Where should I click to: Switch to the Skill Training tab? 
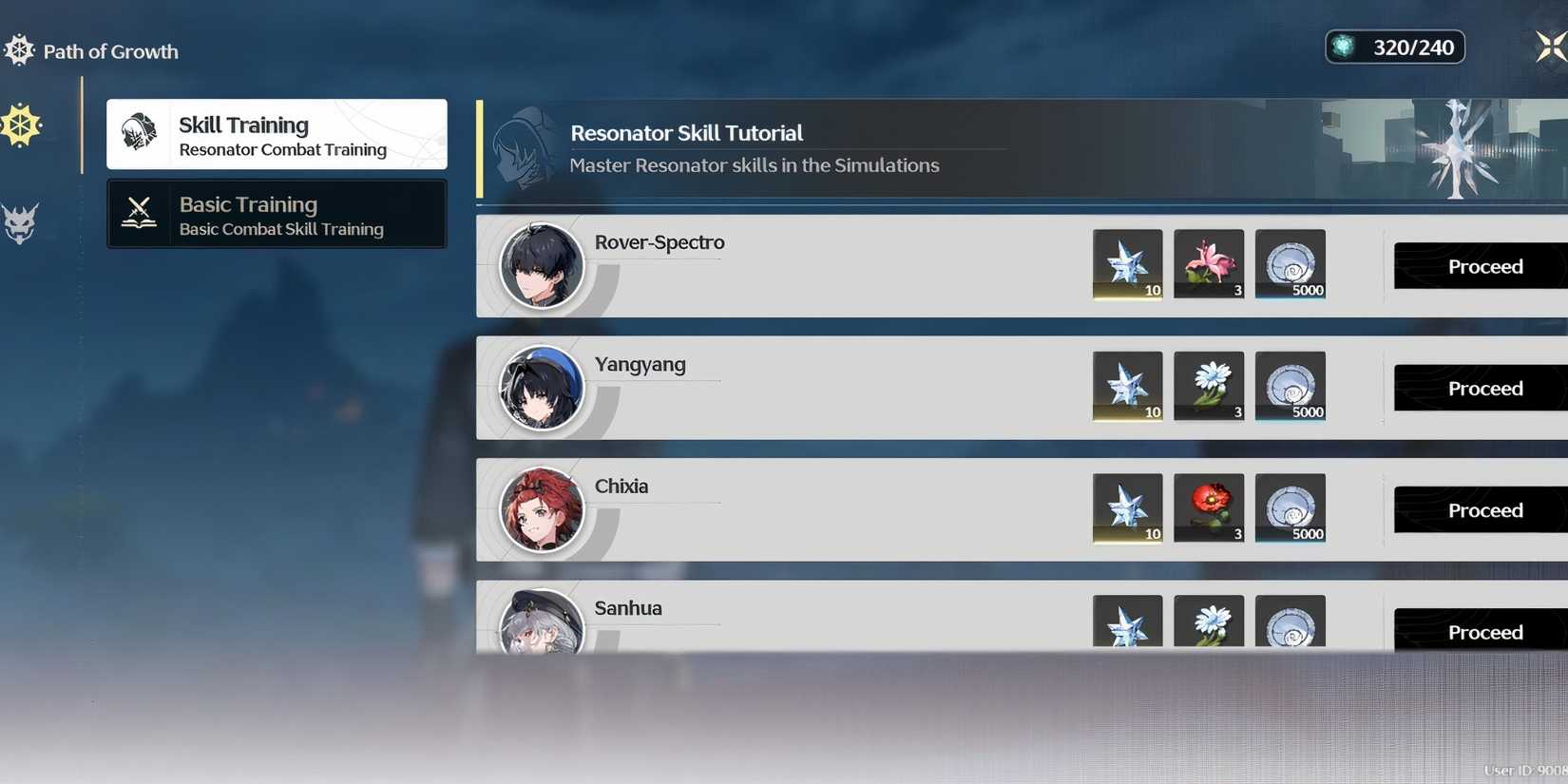pos(276,133)
